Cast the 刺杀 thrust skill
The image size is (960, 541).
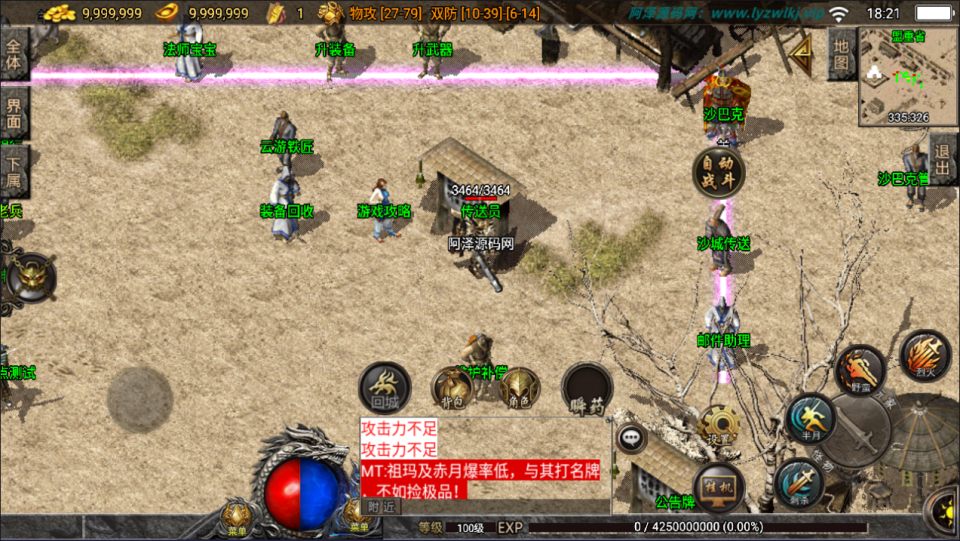click(799, 484)
